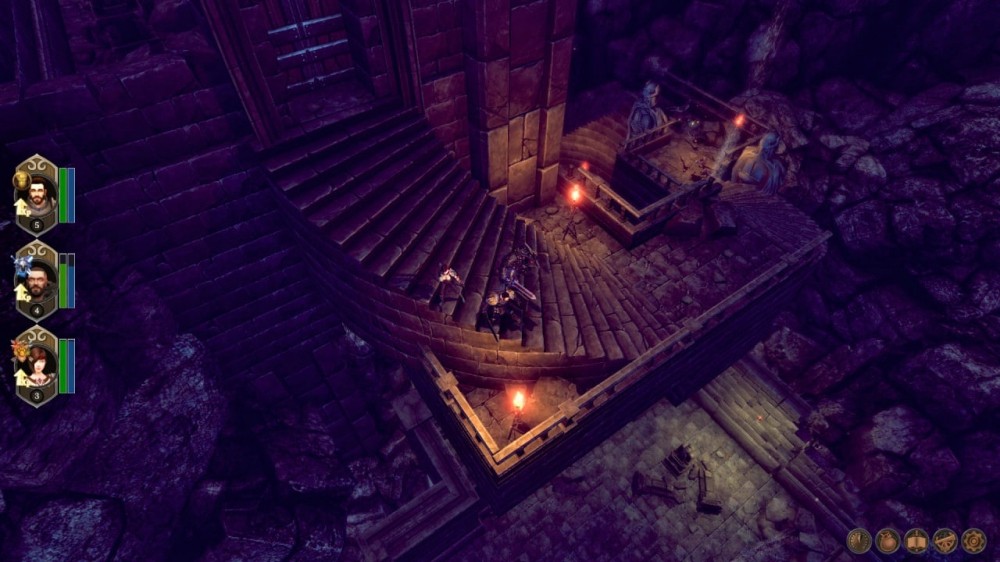Select the level 5 bearded hero portrait

(36, 193)
